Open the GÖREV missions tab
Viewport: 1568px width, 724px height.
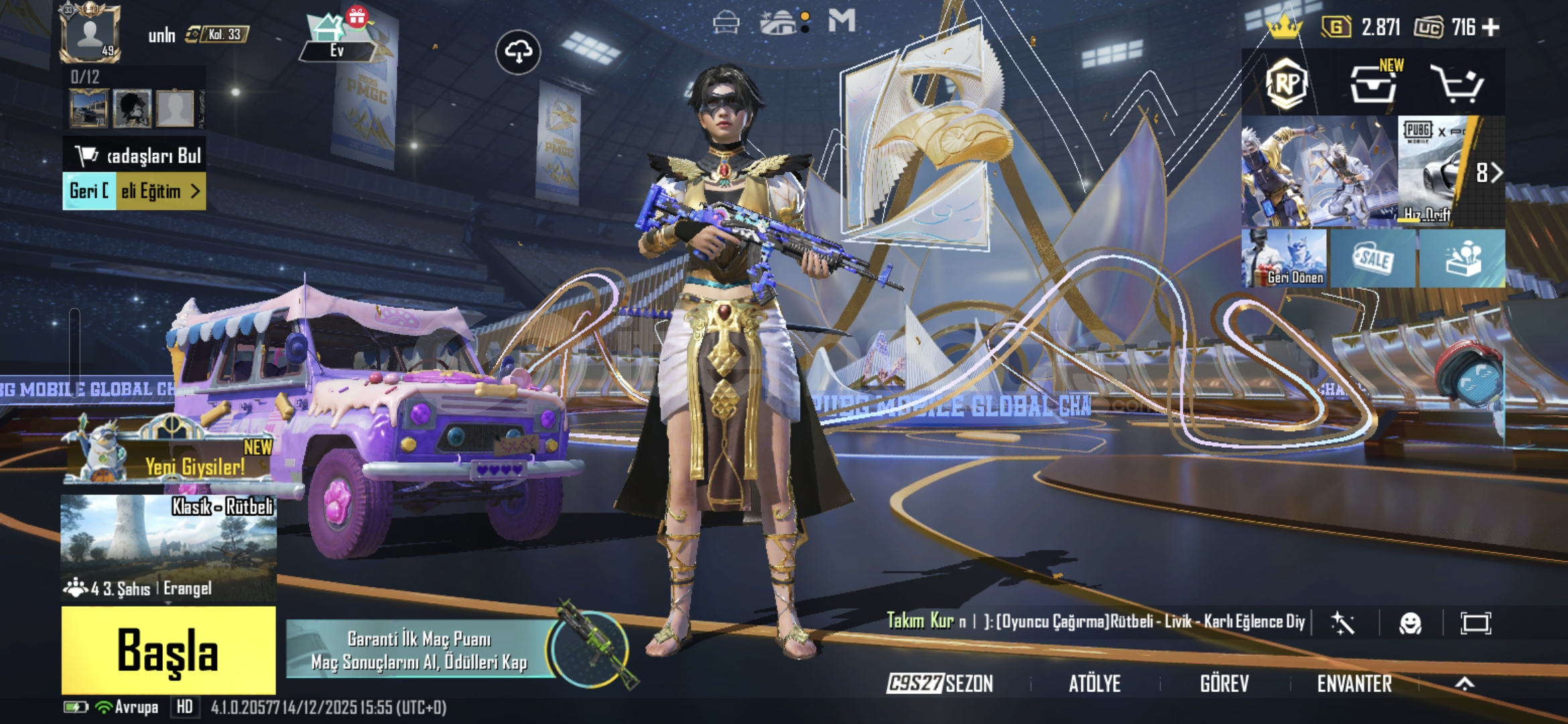point(1224,683)
